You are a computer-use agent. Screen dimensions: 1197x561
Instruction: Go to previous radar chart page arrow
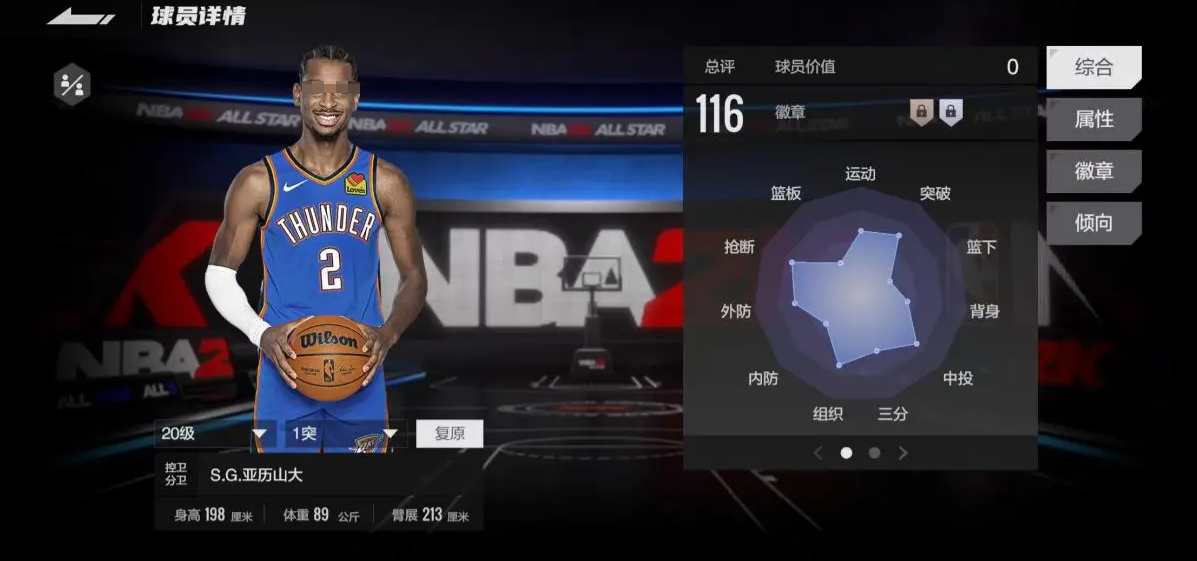(x=818, y=453)
